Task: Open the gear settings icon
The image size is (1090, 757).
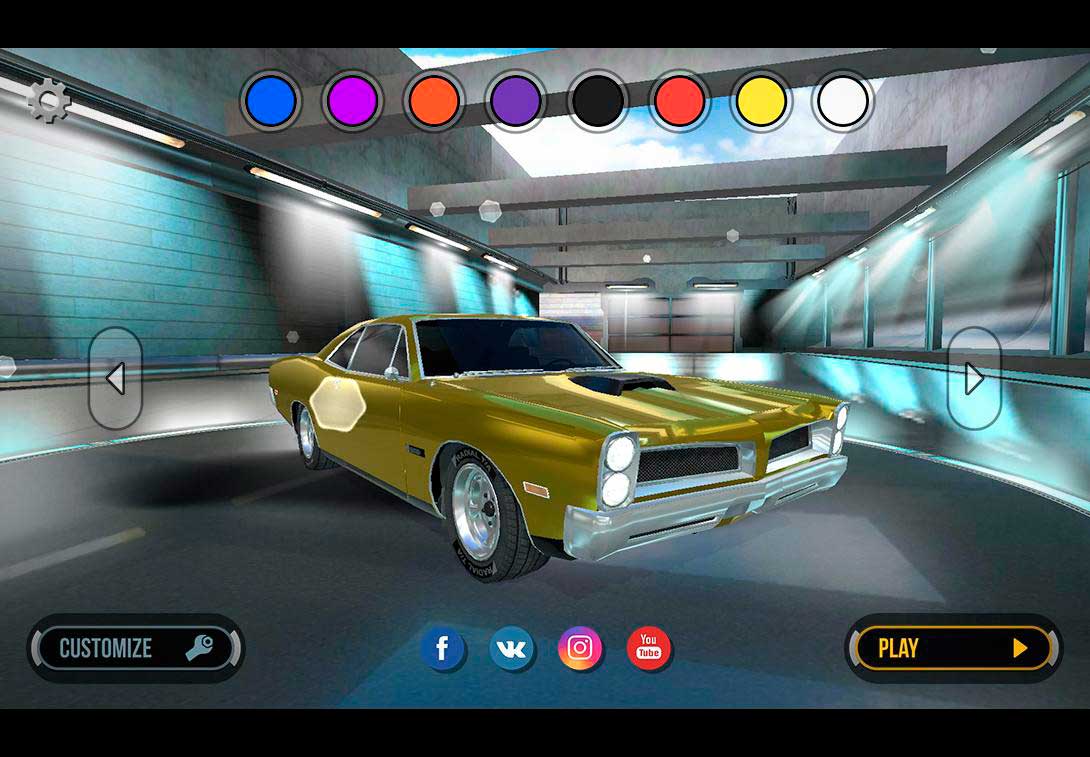Action: point(48,101)
